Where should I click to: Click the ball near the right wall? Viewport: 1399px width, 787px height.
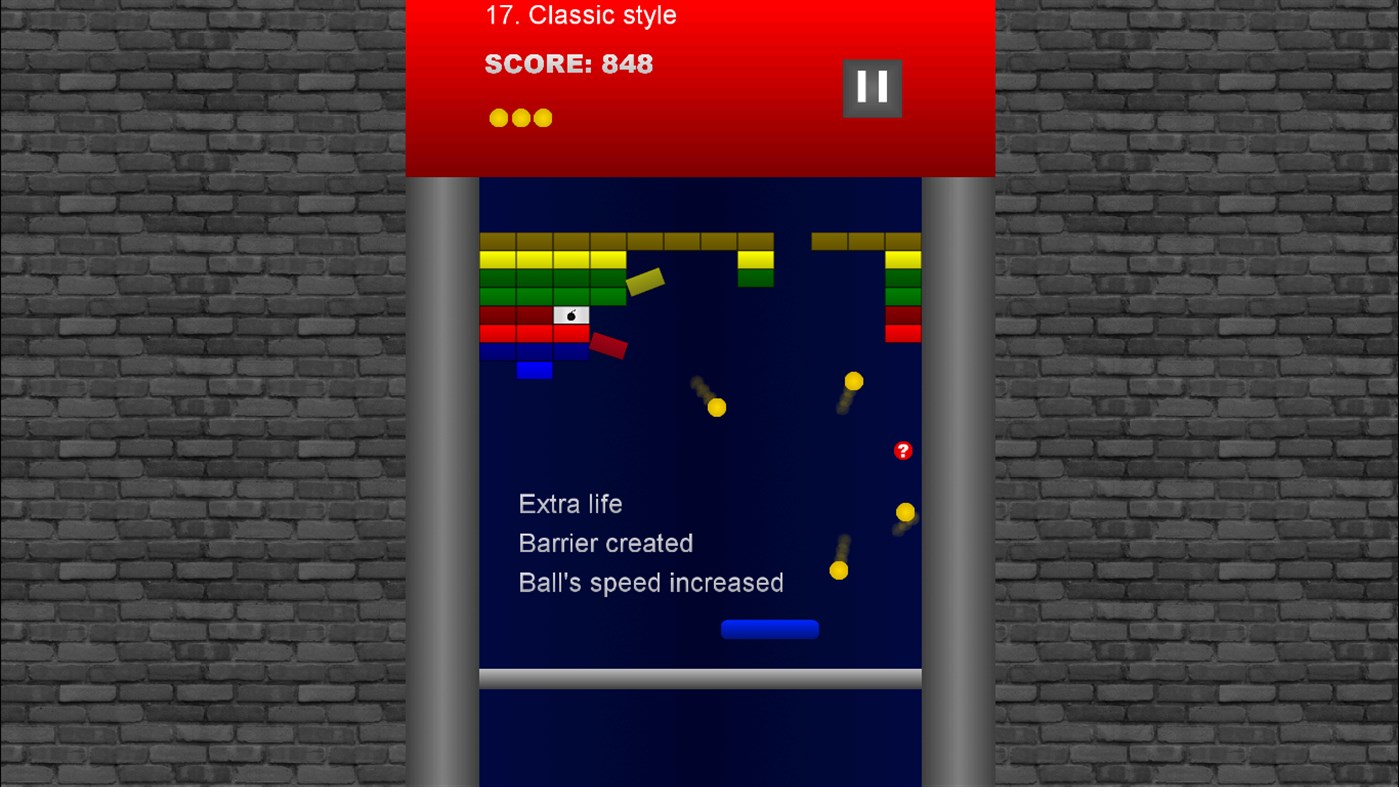906,511
